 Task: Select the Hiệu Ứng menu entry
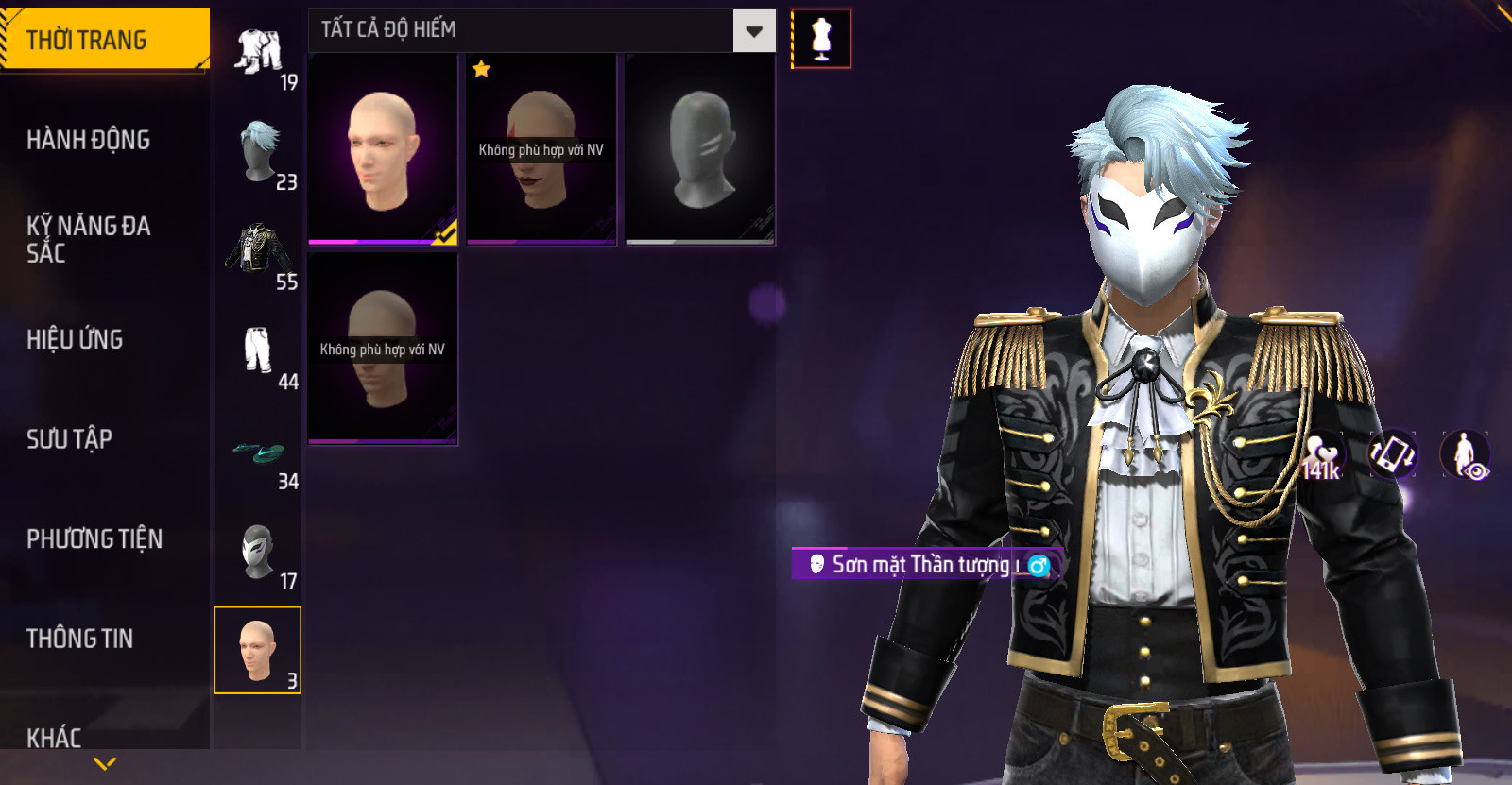[76, 339]
